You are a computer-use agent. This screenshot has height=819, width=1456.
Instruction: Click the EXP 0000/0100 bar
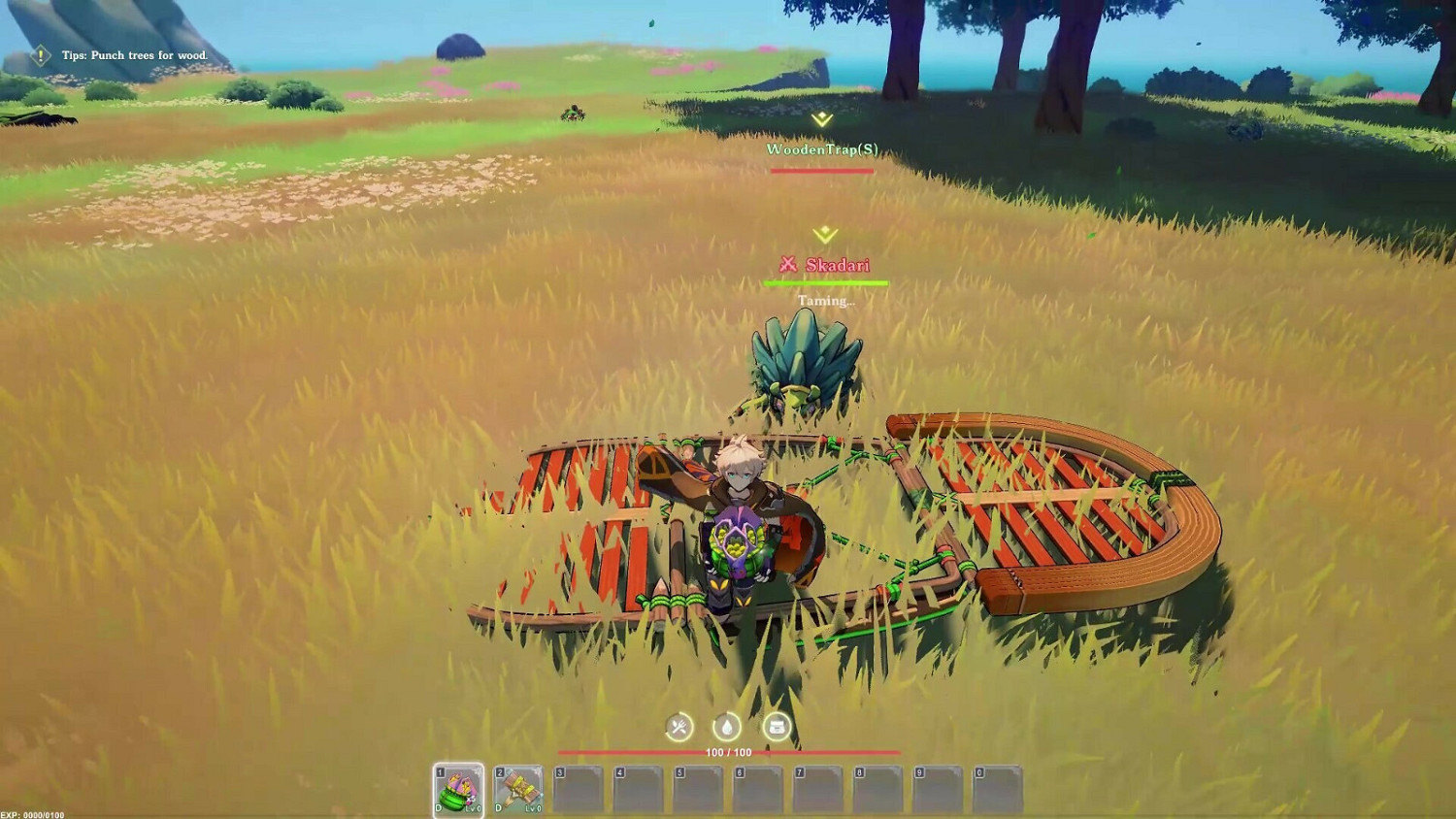pos(31,811)
